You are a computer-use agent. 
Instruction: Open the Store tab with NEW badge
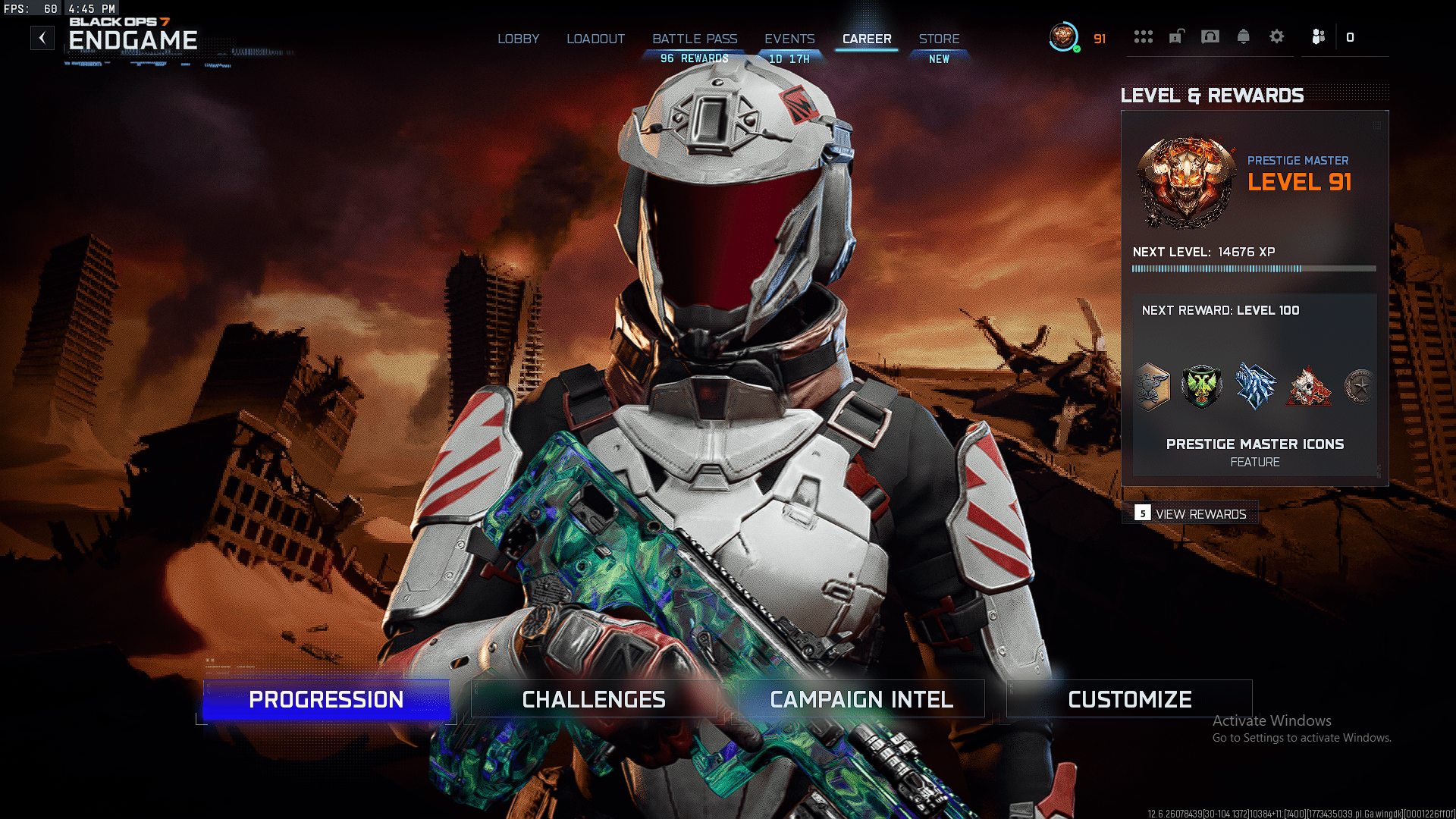(x=940, y=39)
